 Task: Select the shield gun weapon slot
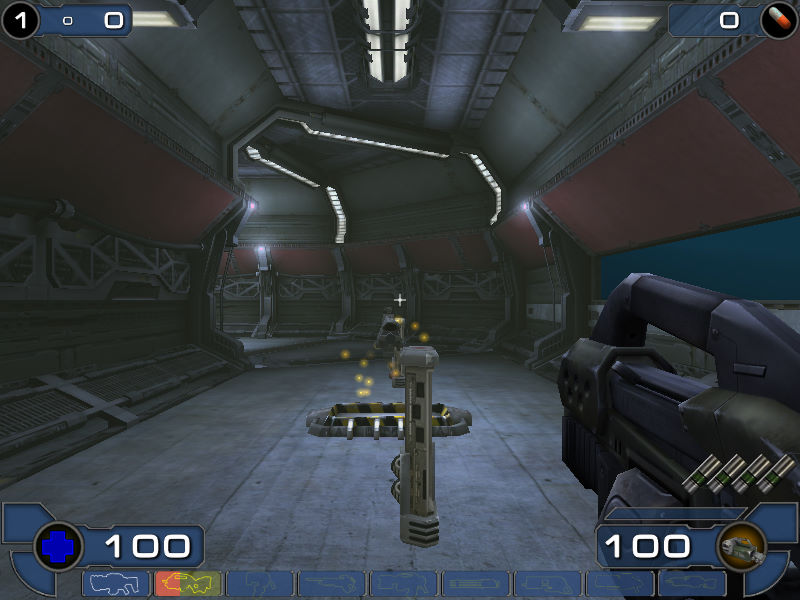(116, 584)
